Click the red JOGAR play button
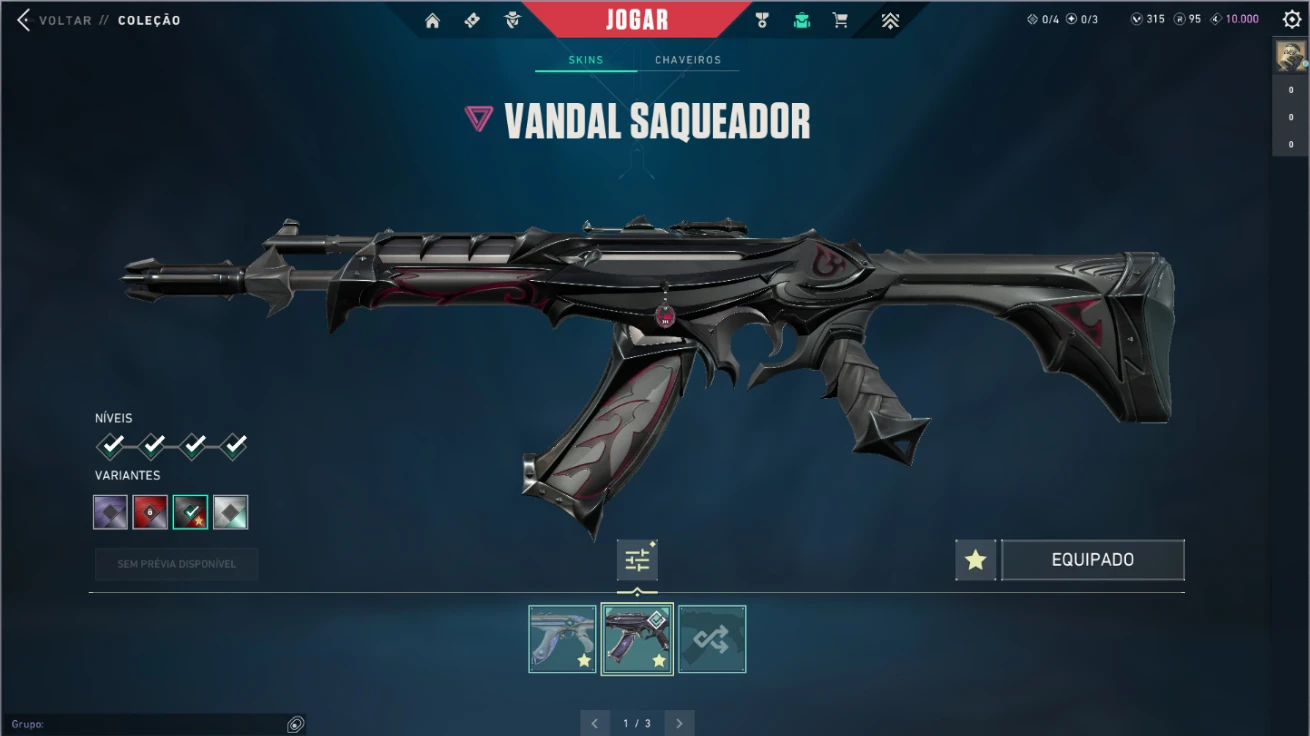 636,20
